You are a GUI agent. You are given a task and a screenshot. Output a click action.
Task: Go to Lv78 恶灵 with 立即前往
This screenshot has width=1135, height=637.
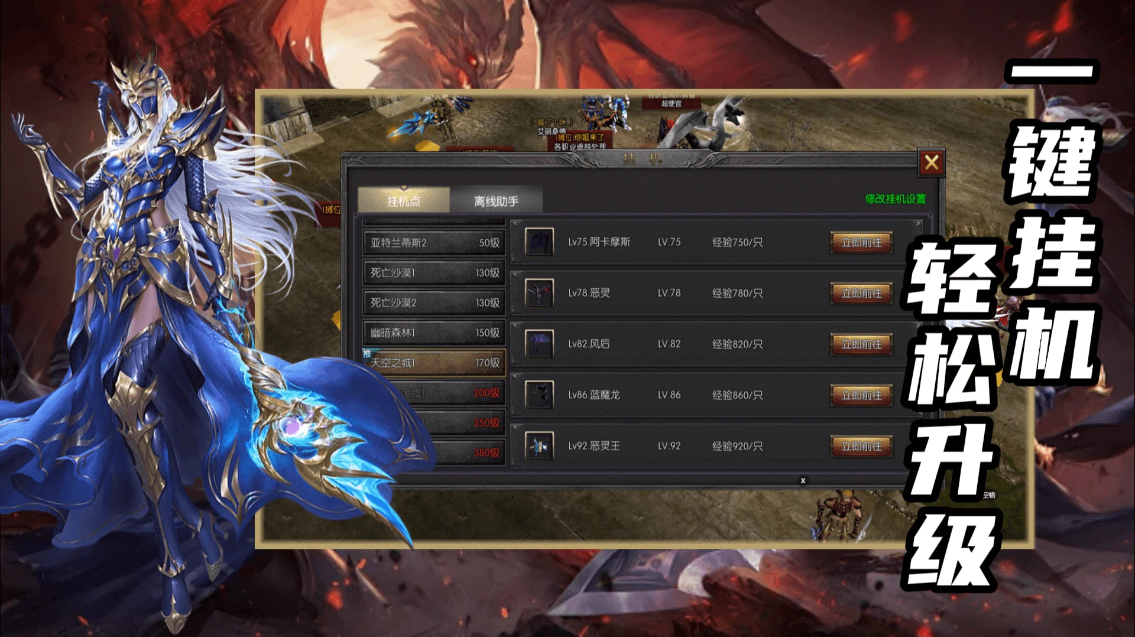pyautogui.click(x=861, y=293)
